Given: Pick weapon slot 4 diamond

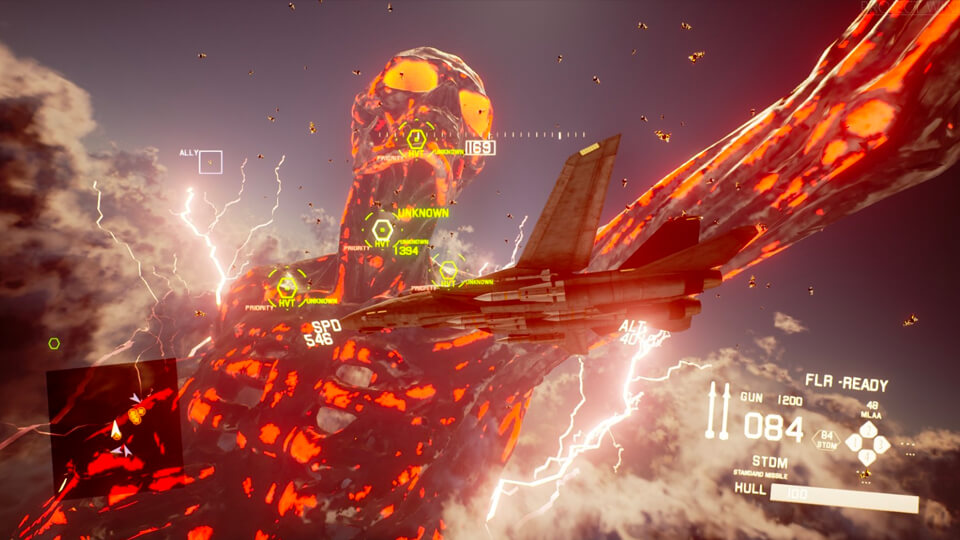Looking at the screenshot, I should pyautogui.click(x=869, y=455).
